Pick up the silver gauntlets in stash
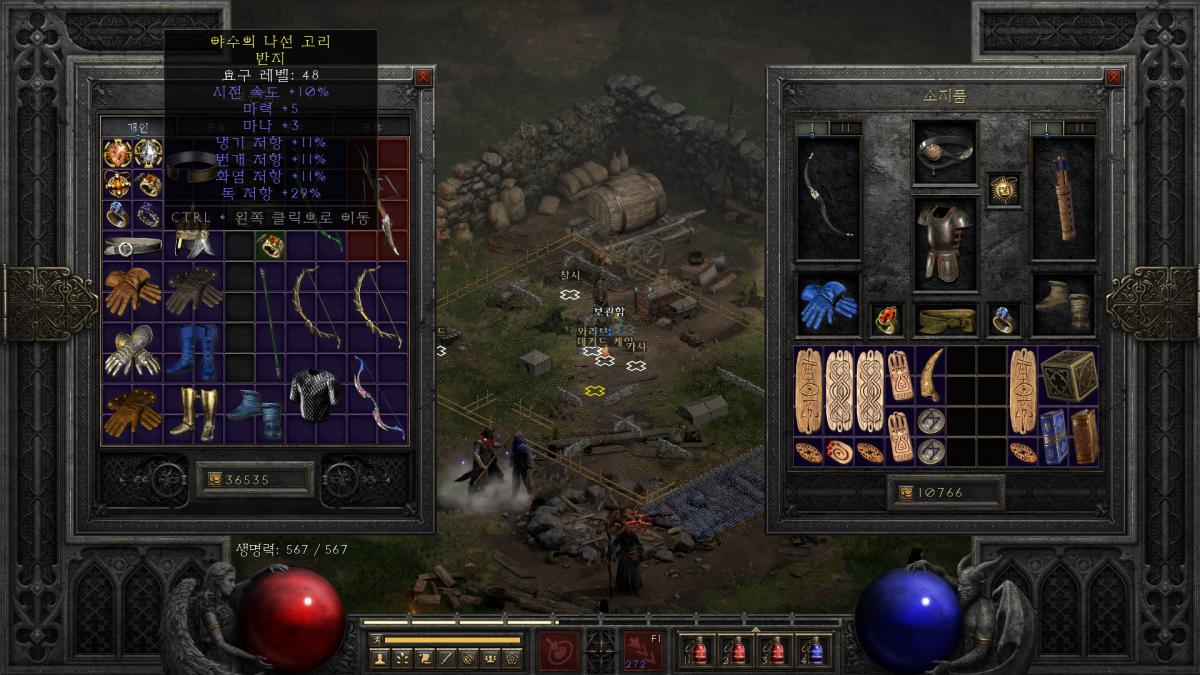Image resolution: width=1200 pixels, height=675 pixels. (x=132, y=351)
